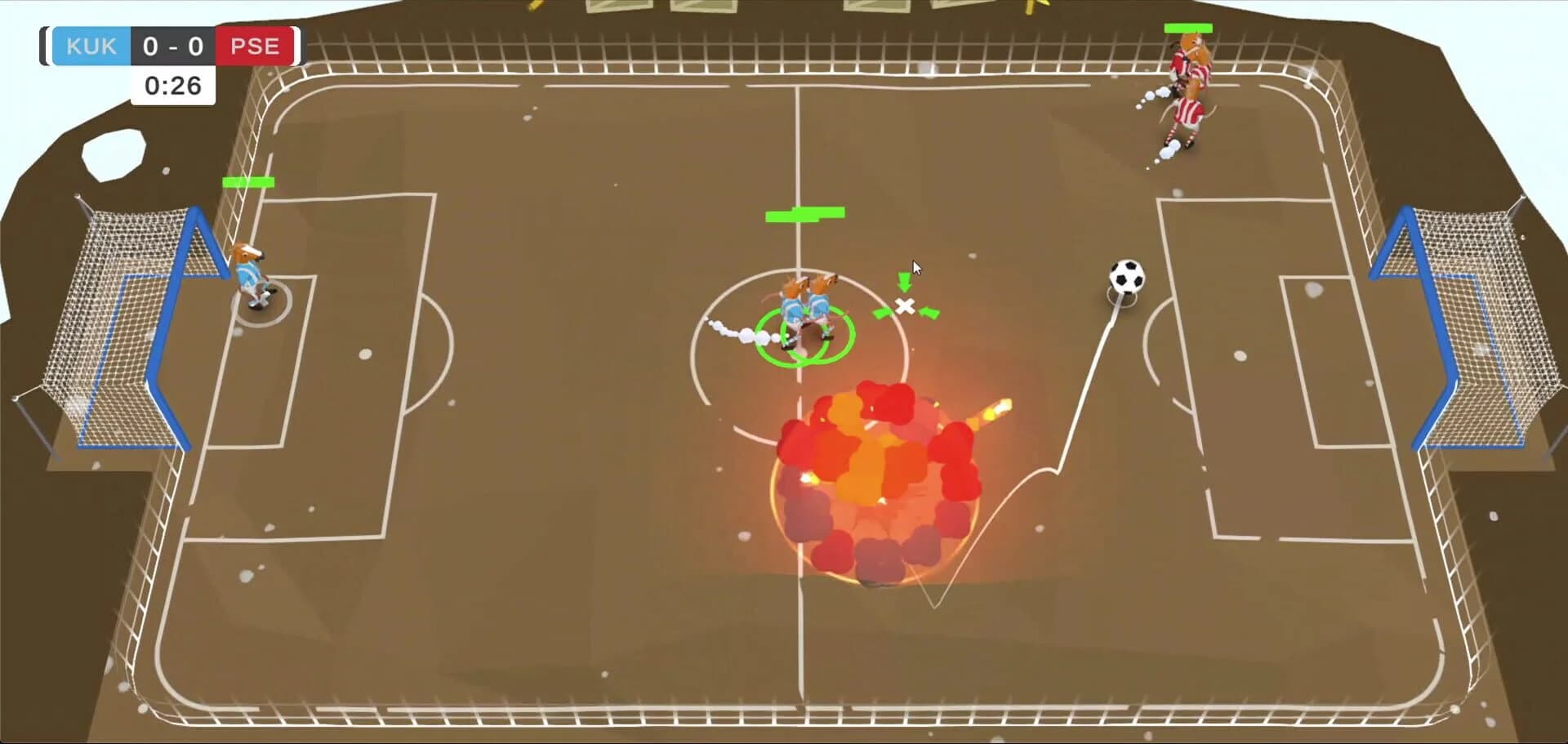Viewport: 1568px width, 744px height.
Task: Click the green health bar above the midfield players
Action: [x=804, y=216]
